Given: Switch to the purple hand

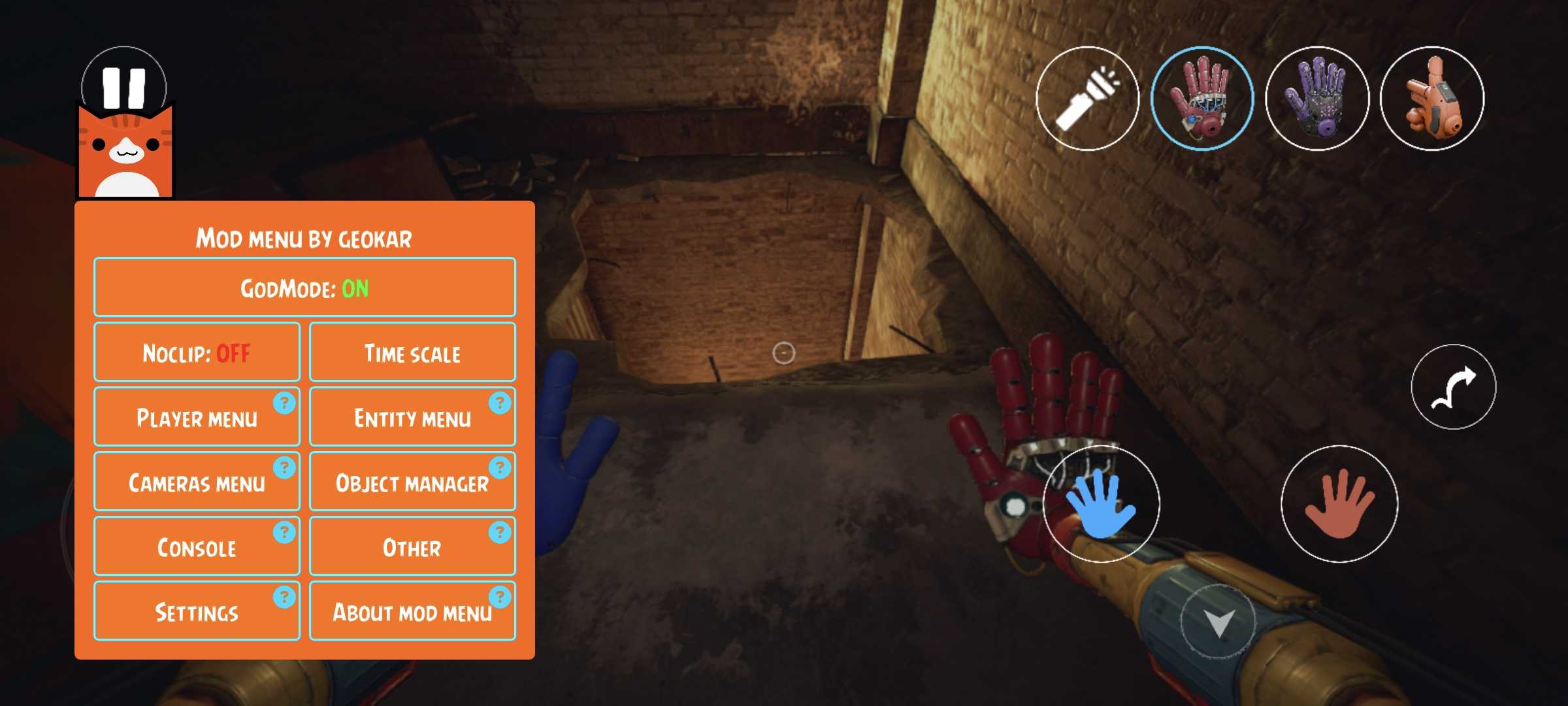Looking at the screenshot, I should click(1316, 99).
